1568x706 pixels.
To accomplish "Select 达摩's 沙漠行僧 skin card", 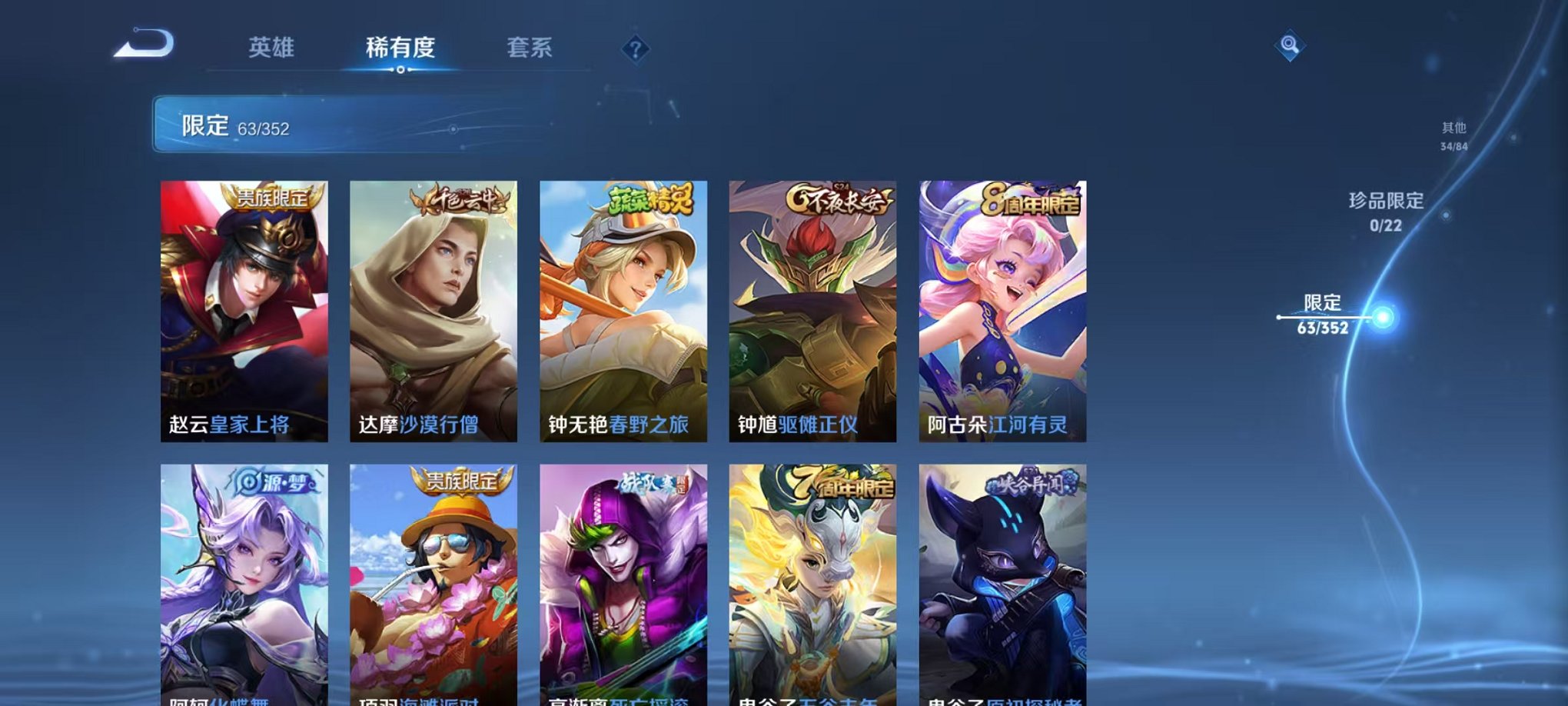I will (x=434, y=308).
